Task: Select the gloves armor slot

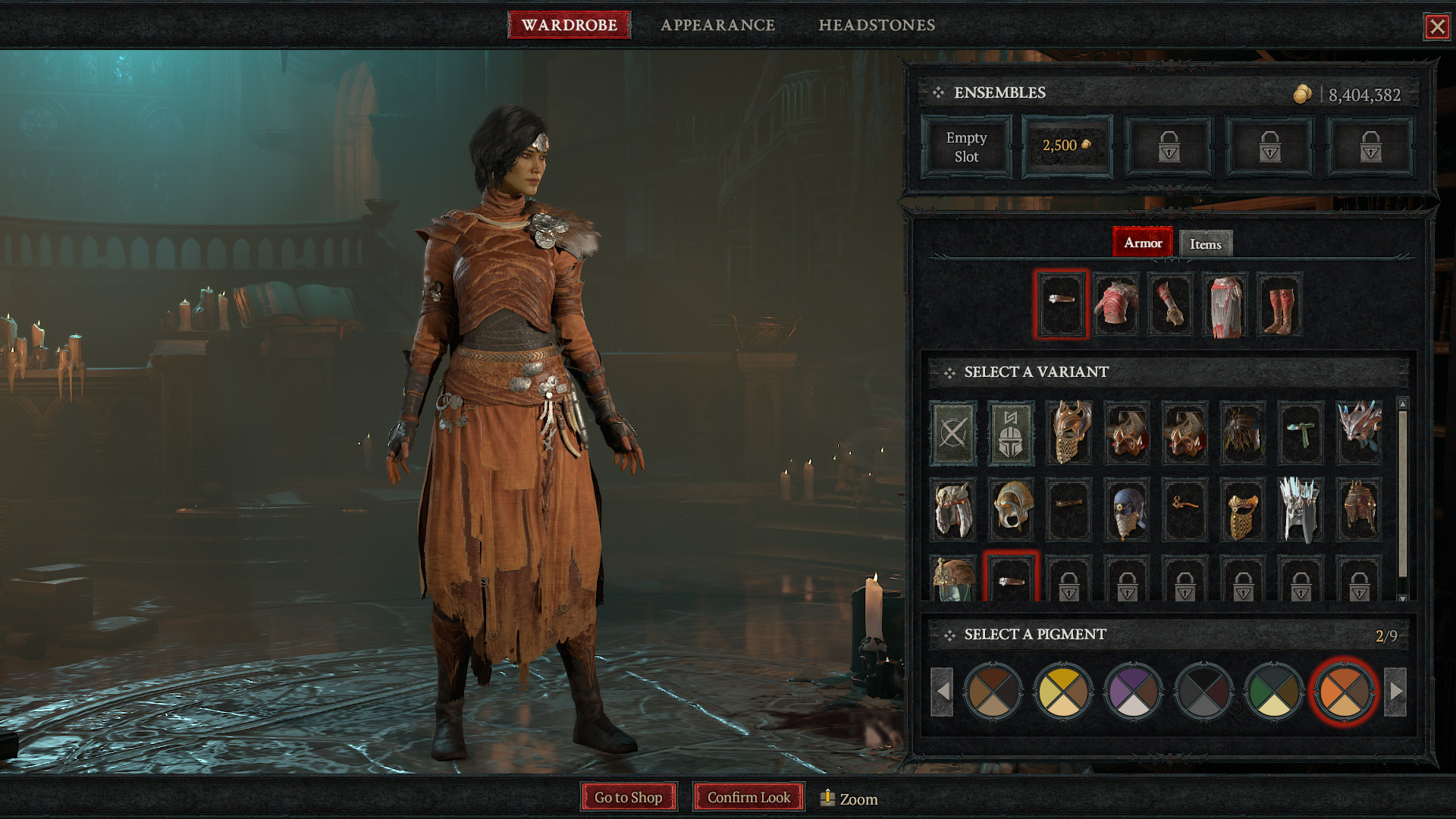Action: click(1170, 304)
